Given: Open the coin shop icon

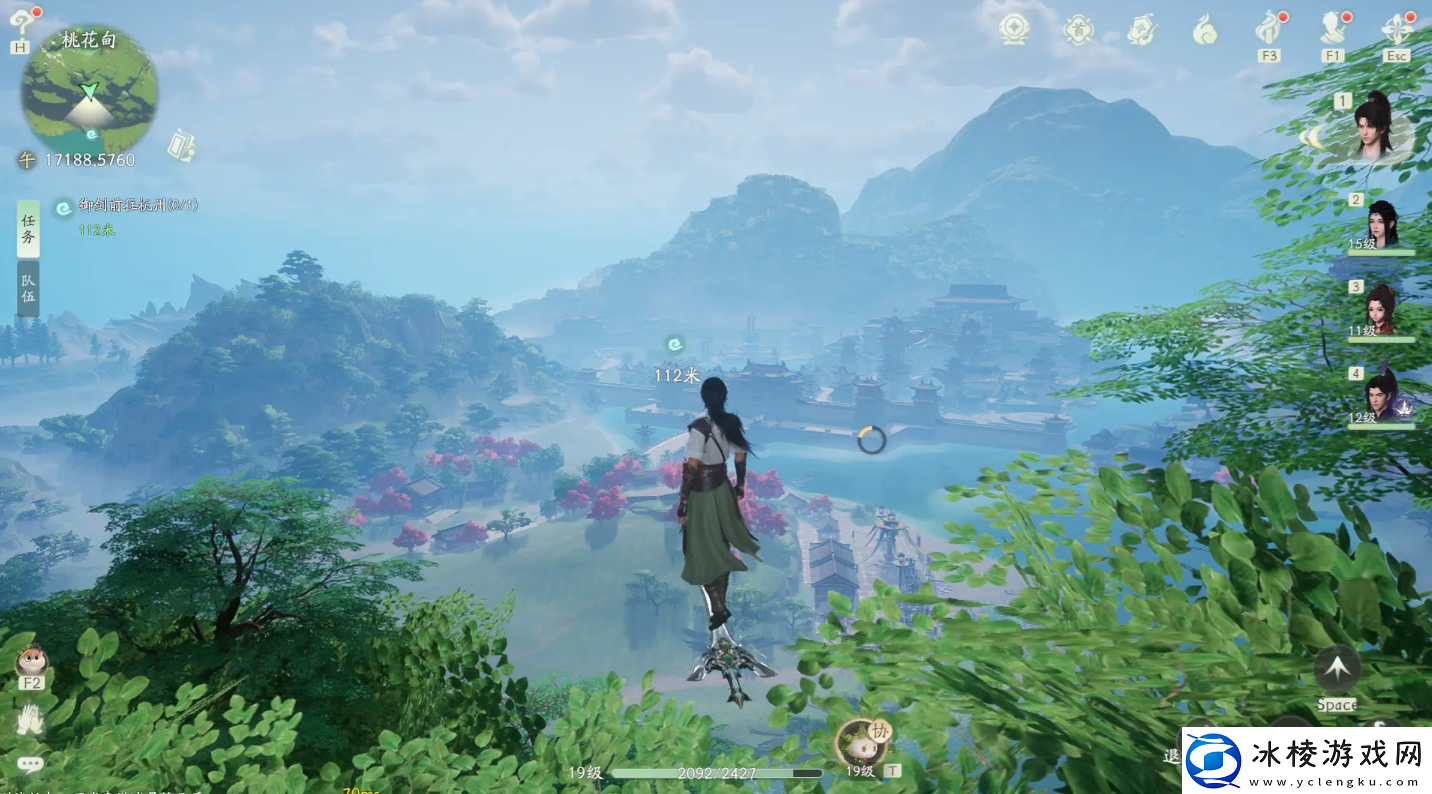Looking at the screenshot, I should (x=1014, y=30).
